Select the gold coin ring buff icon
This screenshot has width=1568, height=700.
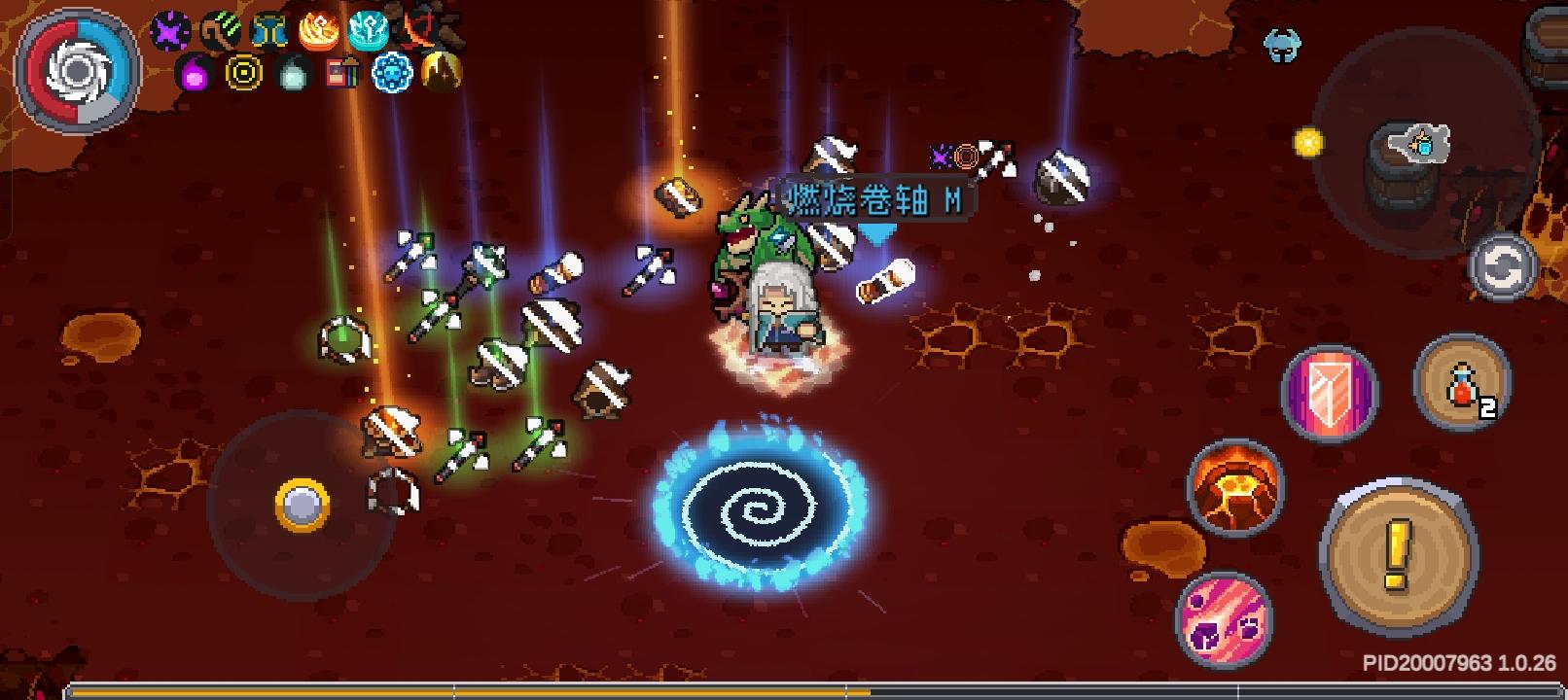point(242,74)
